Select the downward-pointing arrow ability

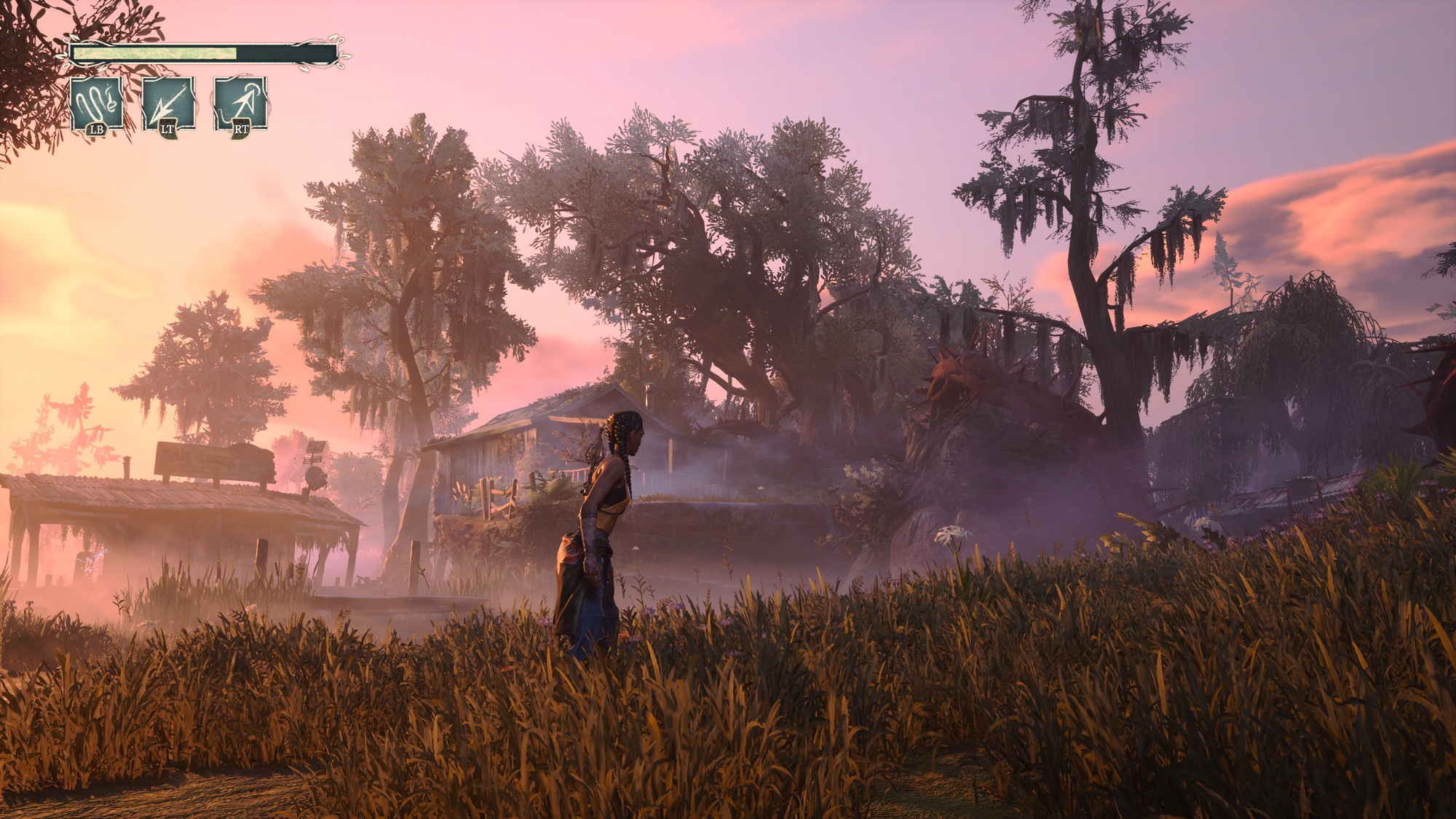(x=168, y=104)
